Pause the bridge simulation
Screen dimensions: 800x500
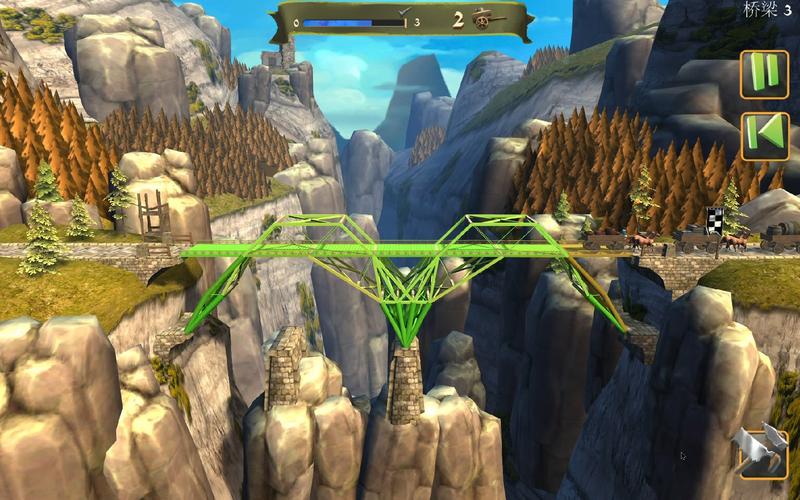[x=764, y=75]
